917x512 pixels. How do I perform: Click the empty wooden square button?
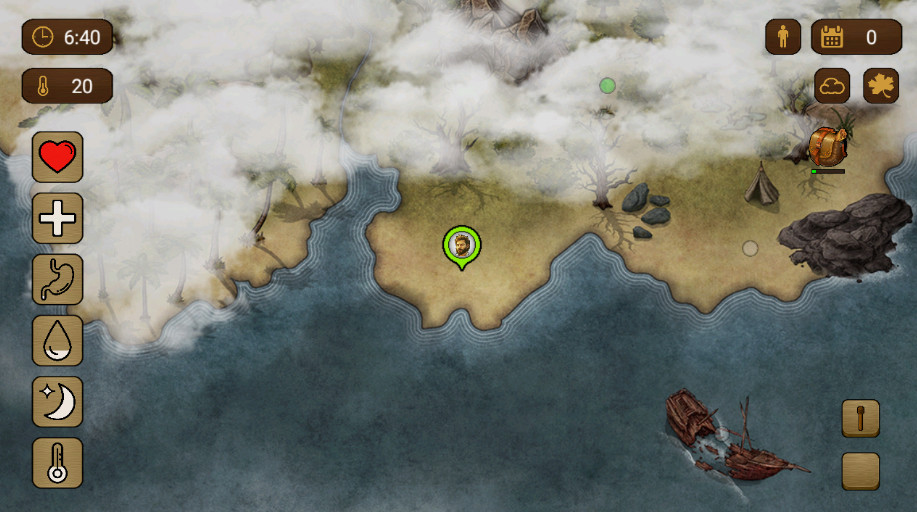pos(860,471)
